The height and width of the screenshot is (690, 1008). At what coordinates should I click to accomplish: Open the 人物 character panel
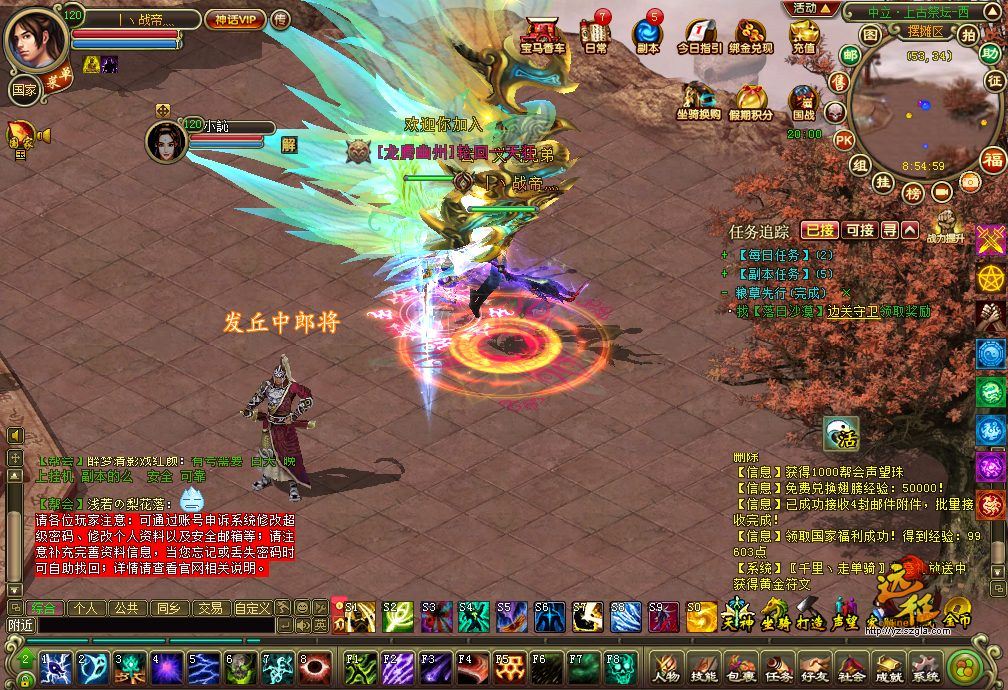tap(666, 669)
